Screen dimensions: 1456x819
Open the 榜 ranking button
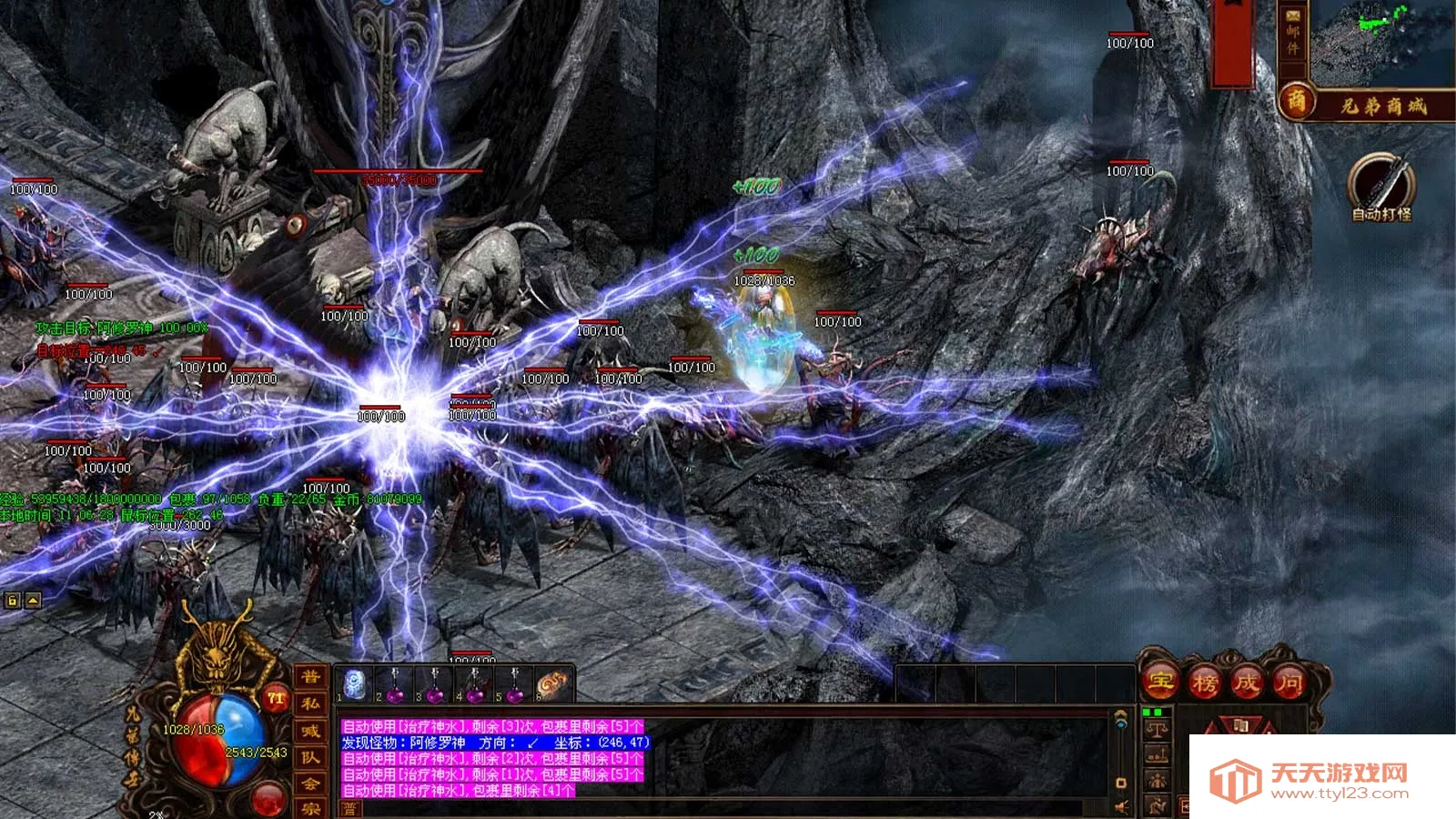[1205, 682]
